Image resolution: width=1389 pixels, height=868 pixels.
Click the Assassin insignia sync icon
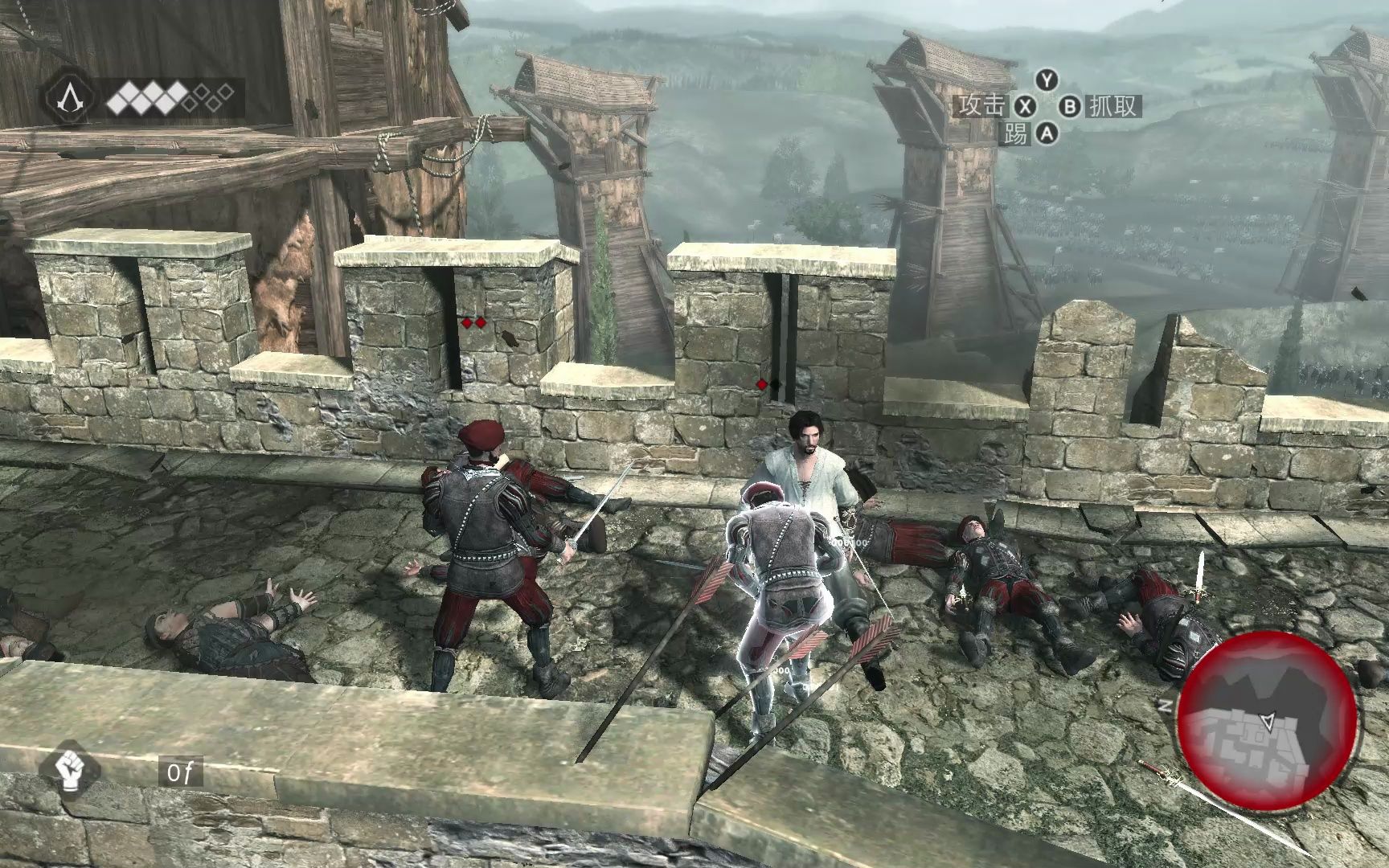tap(69, 99)
